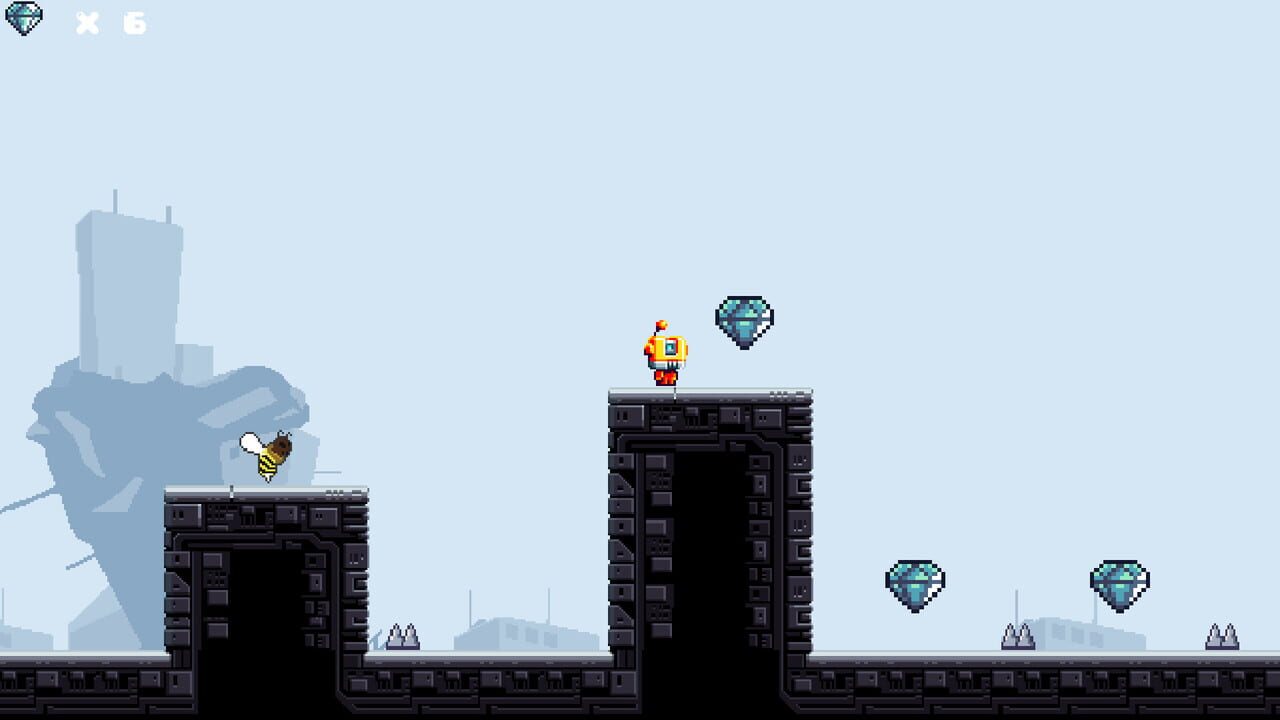This screenshot has width=1280, height=720.
Task: Click the spike trap between the right diamonds
Action: (1019, 633)
